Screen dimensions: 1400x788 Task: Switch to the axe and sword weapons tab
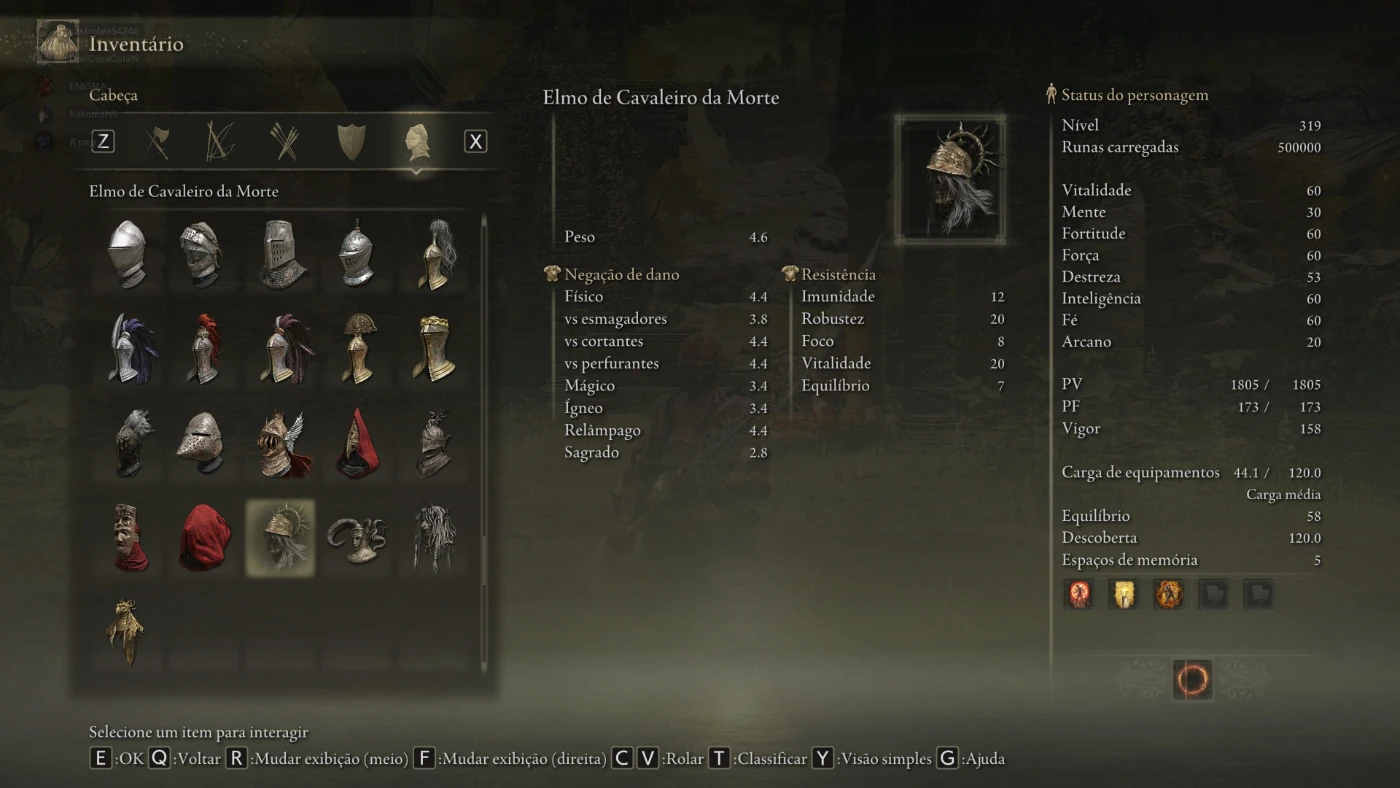point(157,142)
